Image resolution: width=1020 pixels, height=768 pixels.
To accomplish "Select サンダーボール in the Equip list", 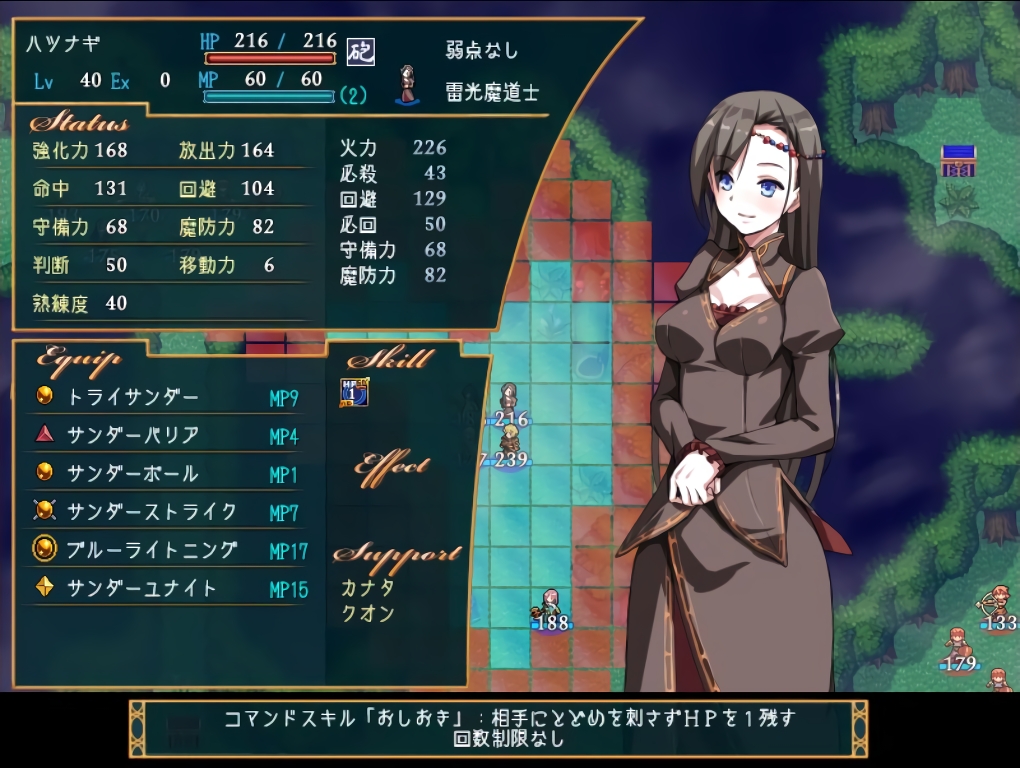I will pyautogui.click(x=133, y=473).
